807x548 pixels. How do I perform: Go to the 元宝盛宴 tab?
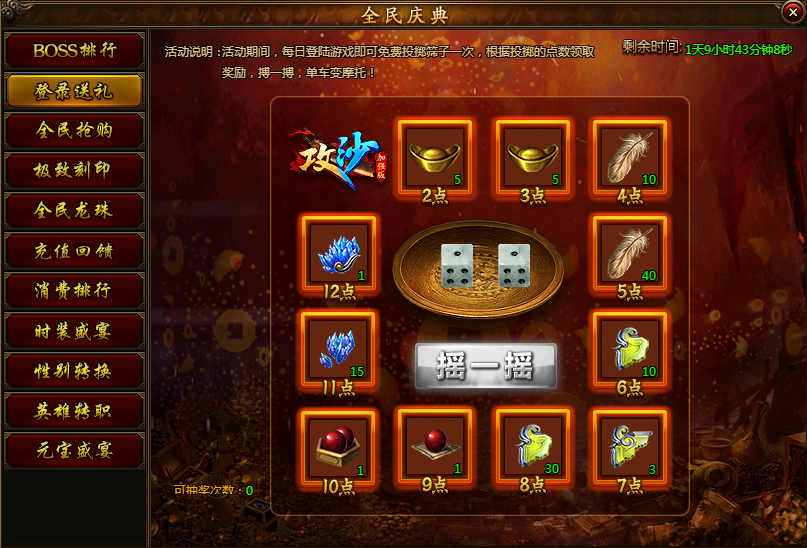coord(74,450)
